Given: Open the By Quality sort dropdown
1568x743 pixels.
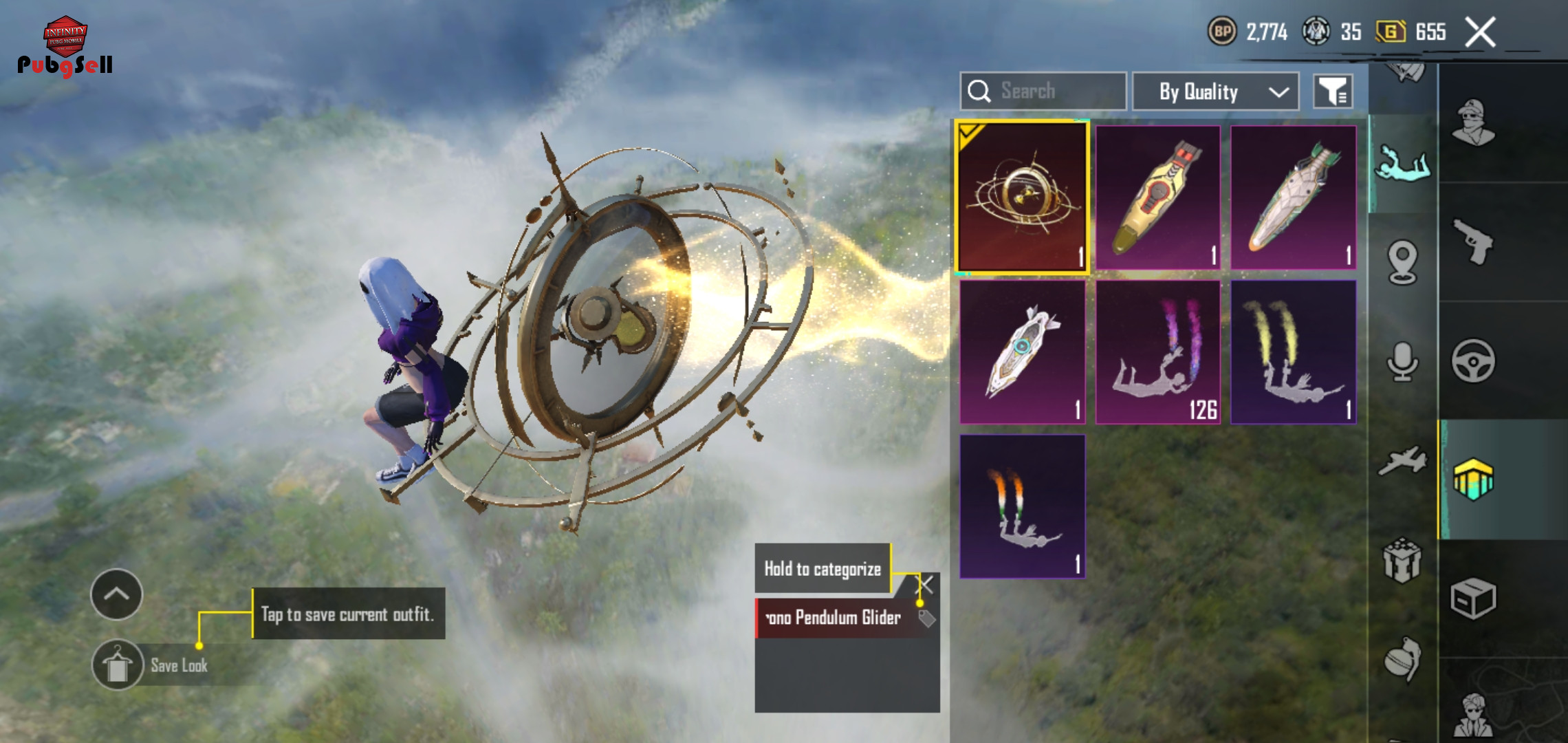Looking at the screenshot, I should pyautogui.click(x=1215, y=91).
